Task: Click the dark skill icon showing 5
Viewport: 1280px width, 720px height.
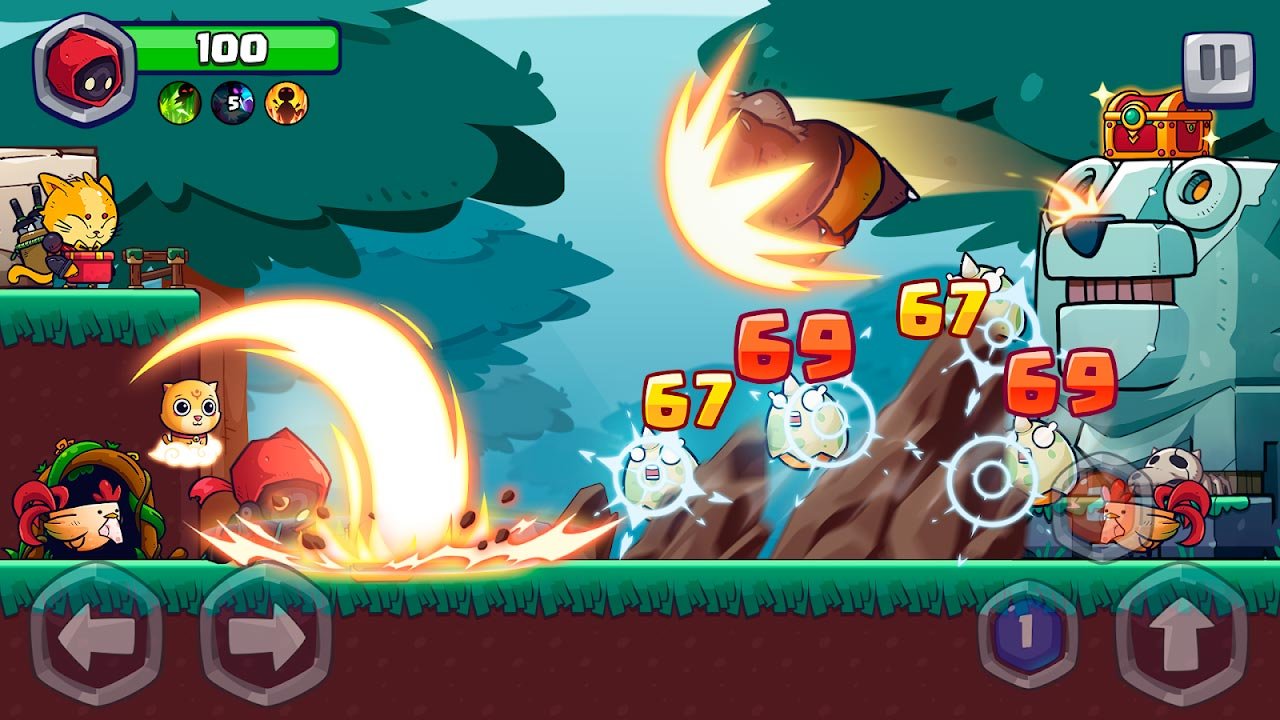Action: coord(233,102)
